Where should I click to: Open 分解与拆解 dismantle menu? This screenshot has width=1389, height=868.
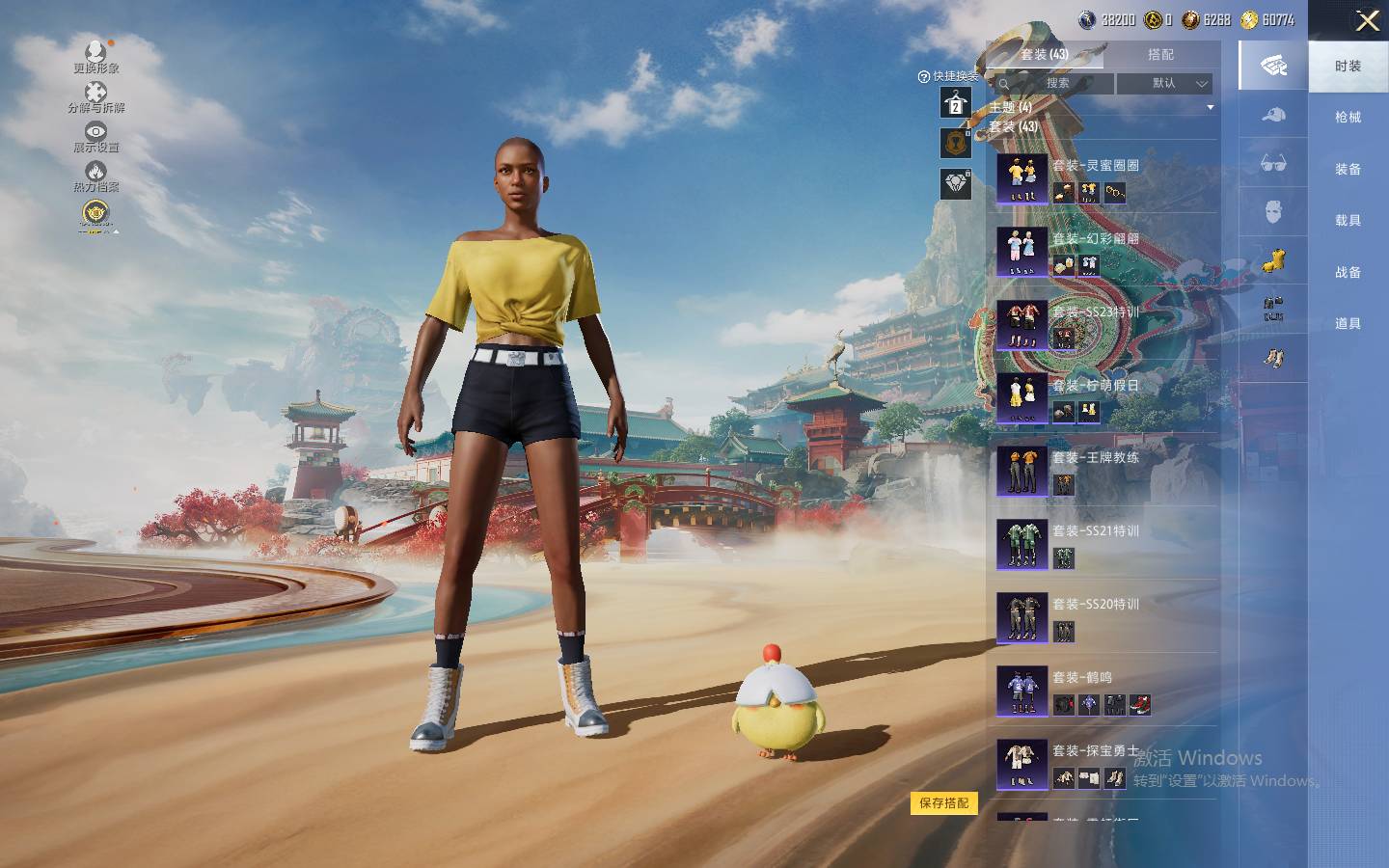(95, 96)
